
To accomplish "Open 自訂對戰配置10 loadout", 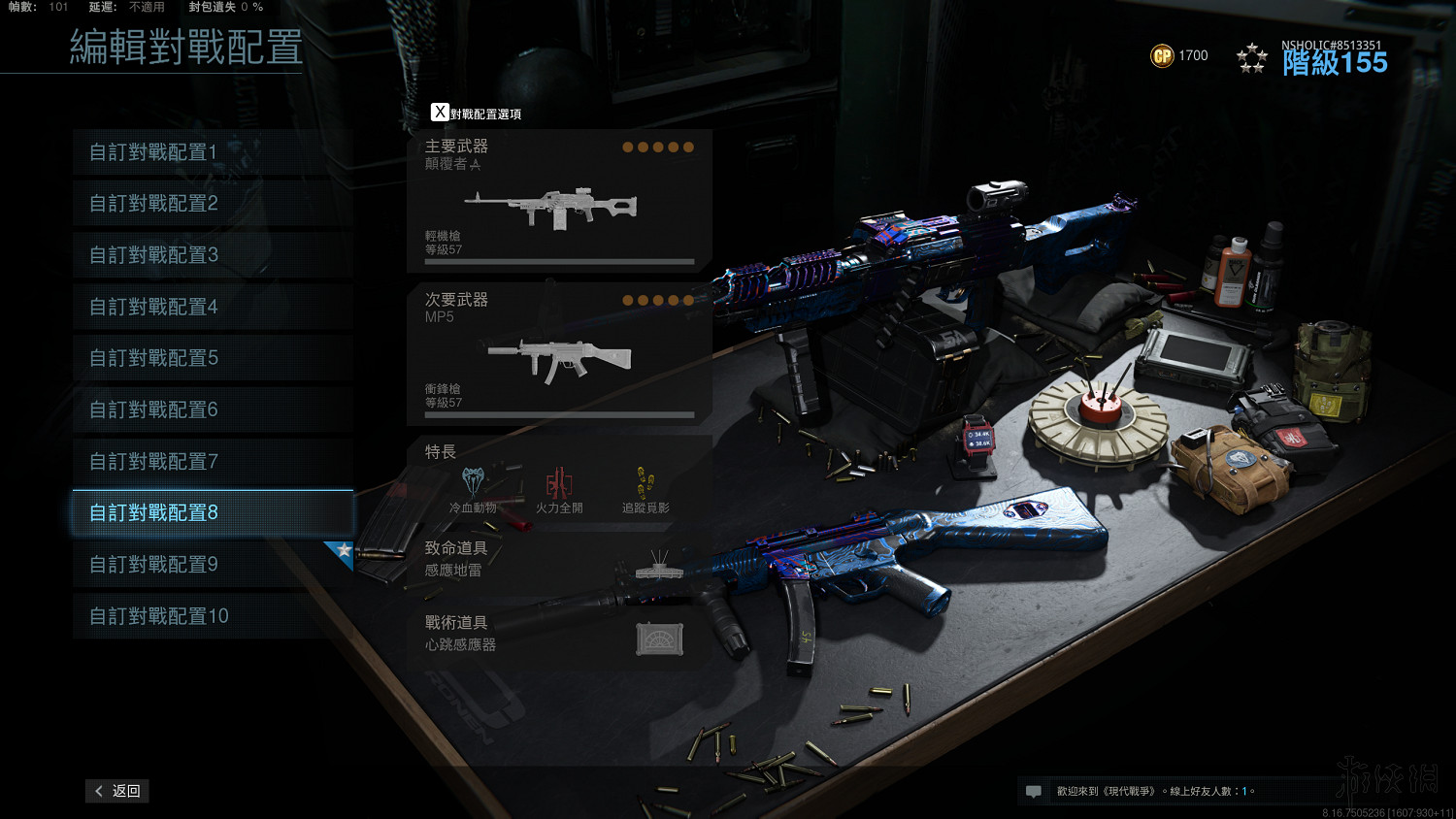I will [212, 616].
